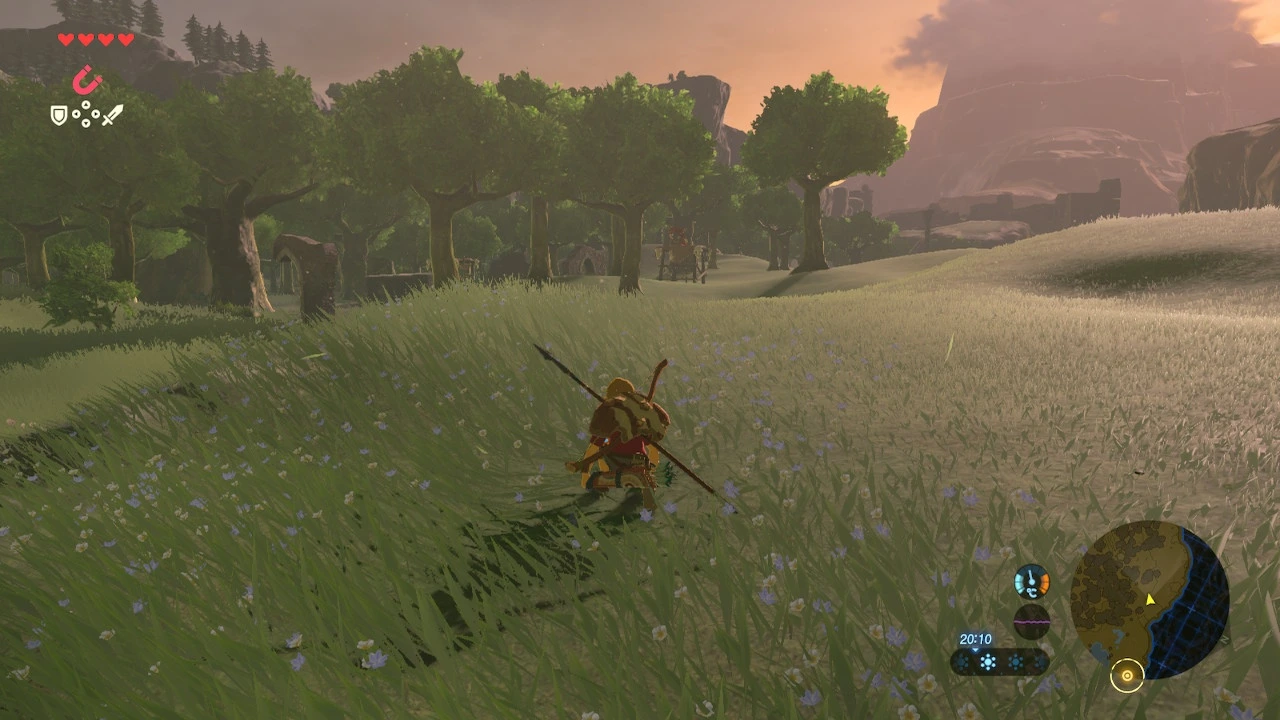Viewport: 1280px width, 720px height.
Task: Select the red Magnesis rune icon
Action: click(88, 80)
